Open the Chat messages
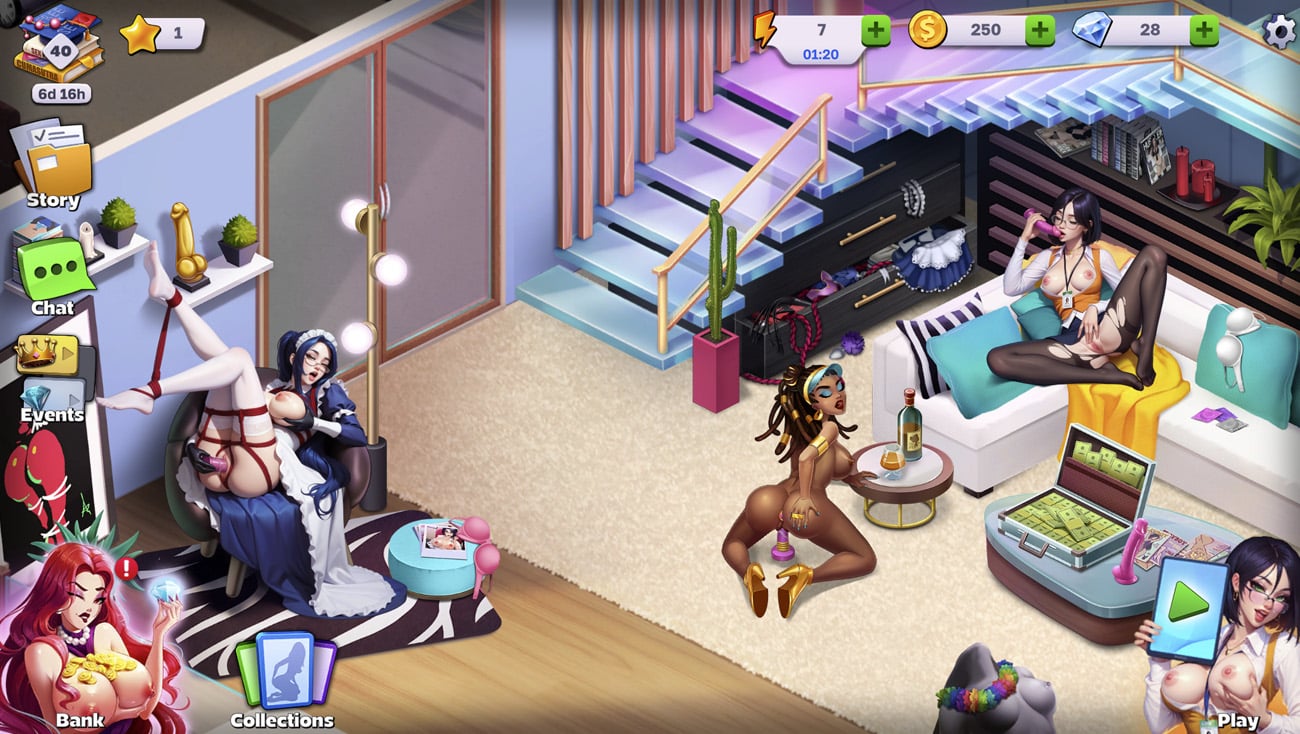The width and height of the screenshot is (1300, 734). [x=53, y=270]
